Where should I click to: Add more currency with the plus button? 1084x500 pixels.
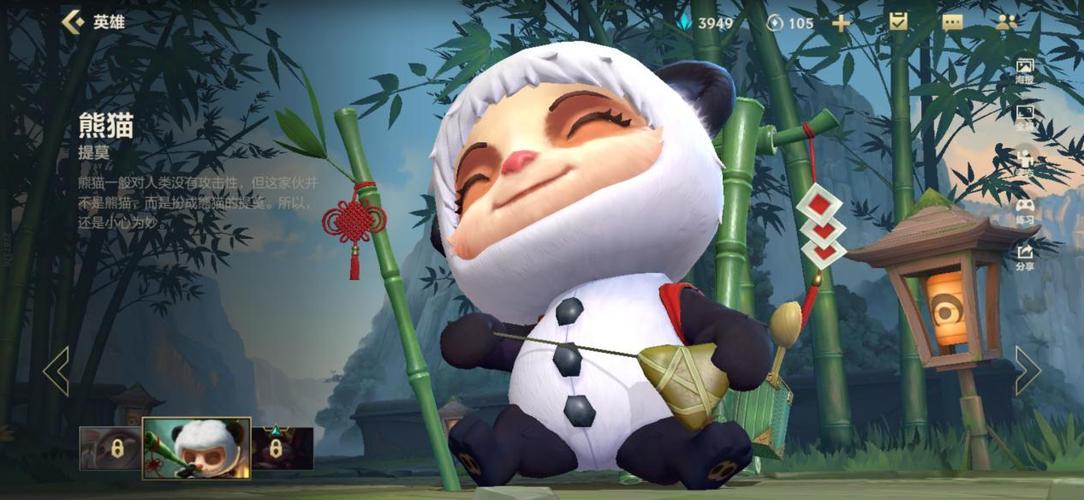click(841, 23)
